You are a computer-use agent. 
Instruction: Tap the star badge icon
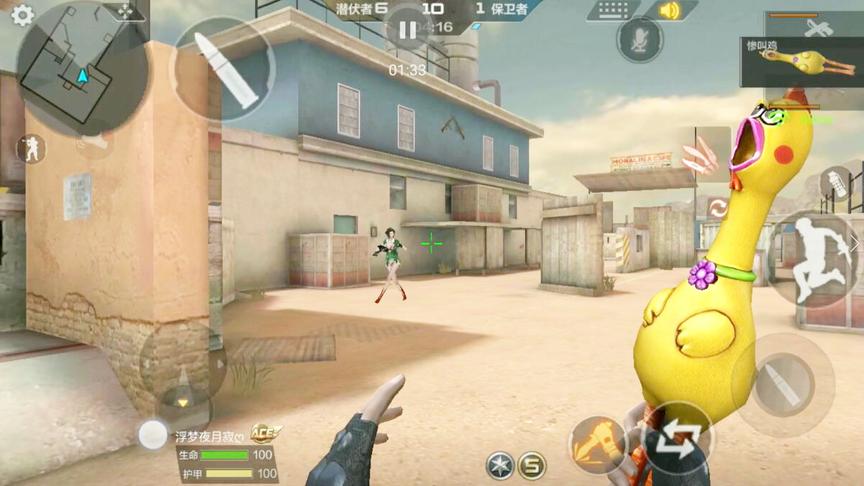tap(500, 465)
